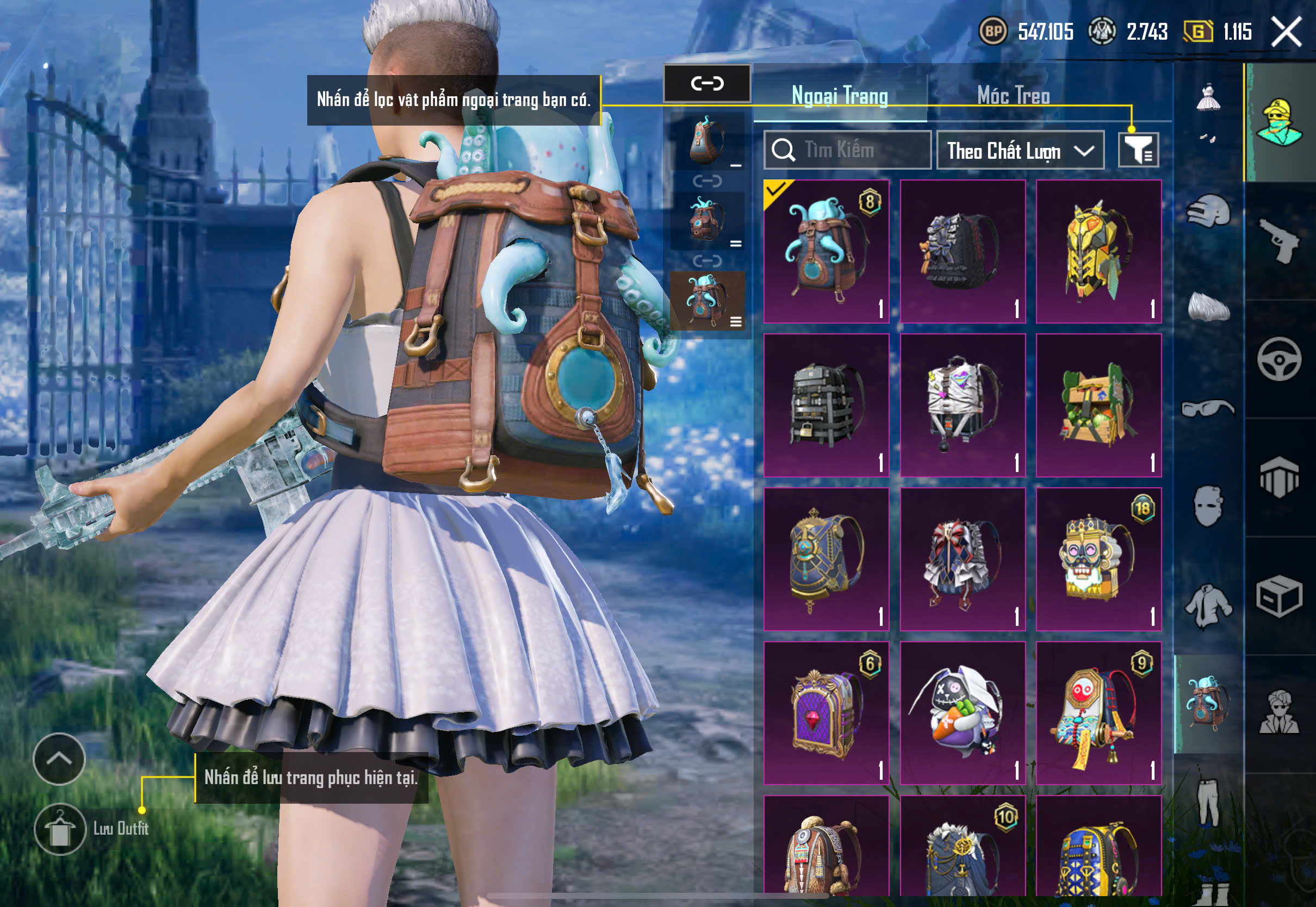
Task: Click the Tìm Kiếm search field
Action: tap(847, 150)
